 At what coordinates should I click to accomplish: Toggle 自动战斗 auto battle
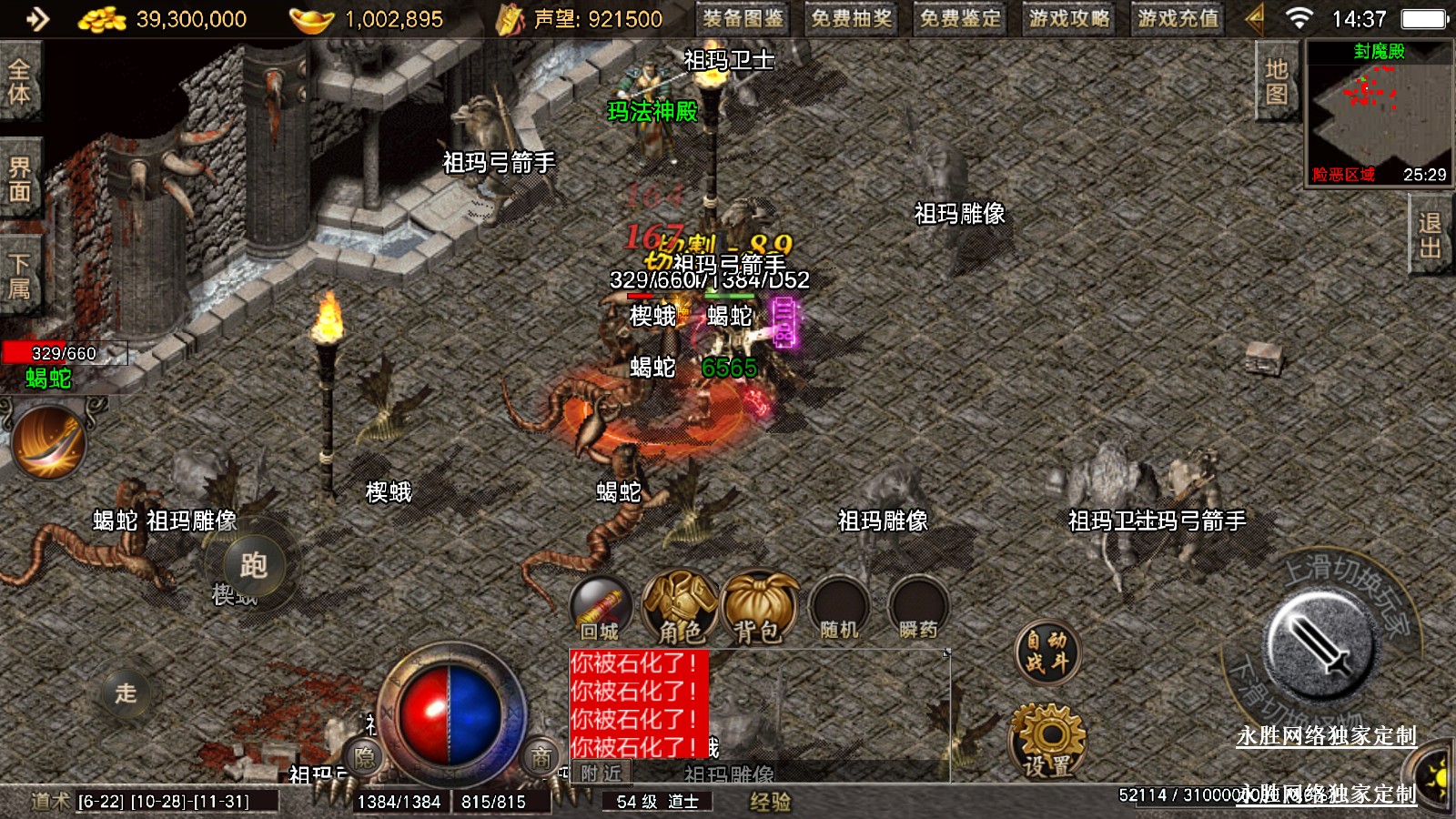1047,652
